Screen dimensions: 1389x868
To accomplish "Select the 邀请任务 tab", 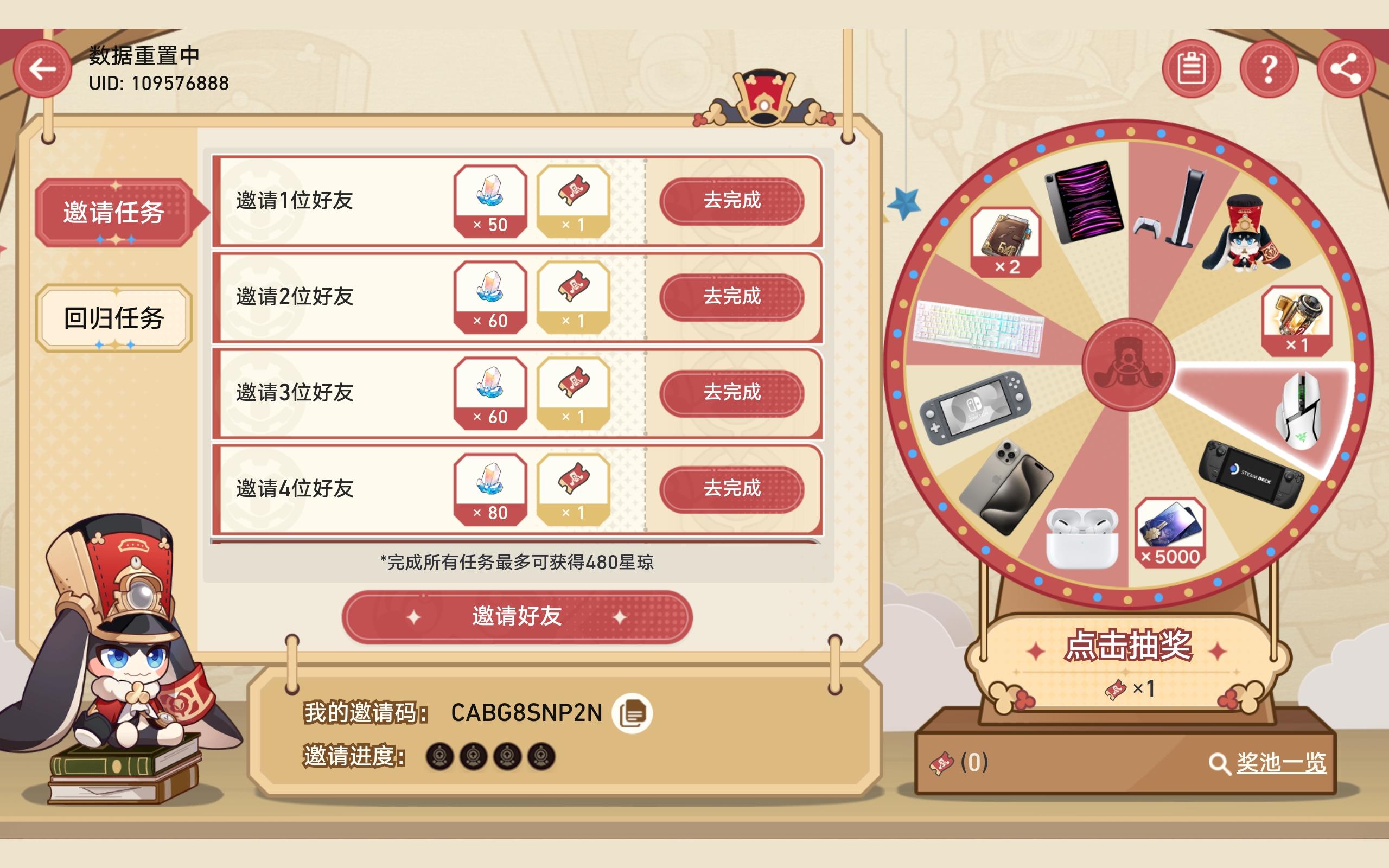I will [113, 214].
